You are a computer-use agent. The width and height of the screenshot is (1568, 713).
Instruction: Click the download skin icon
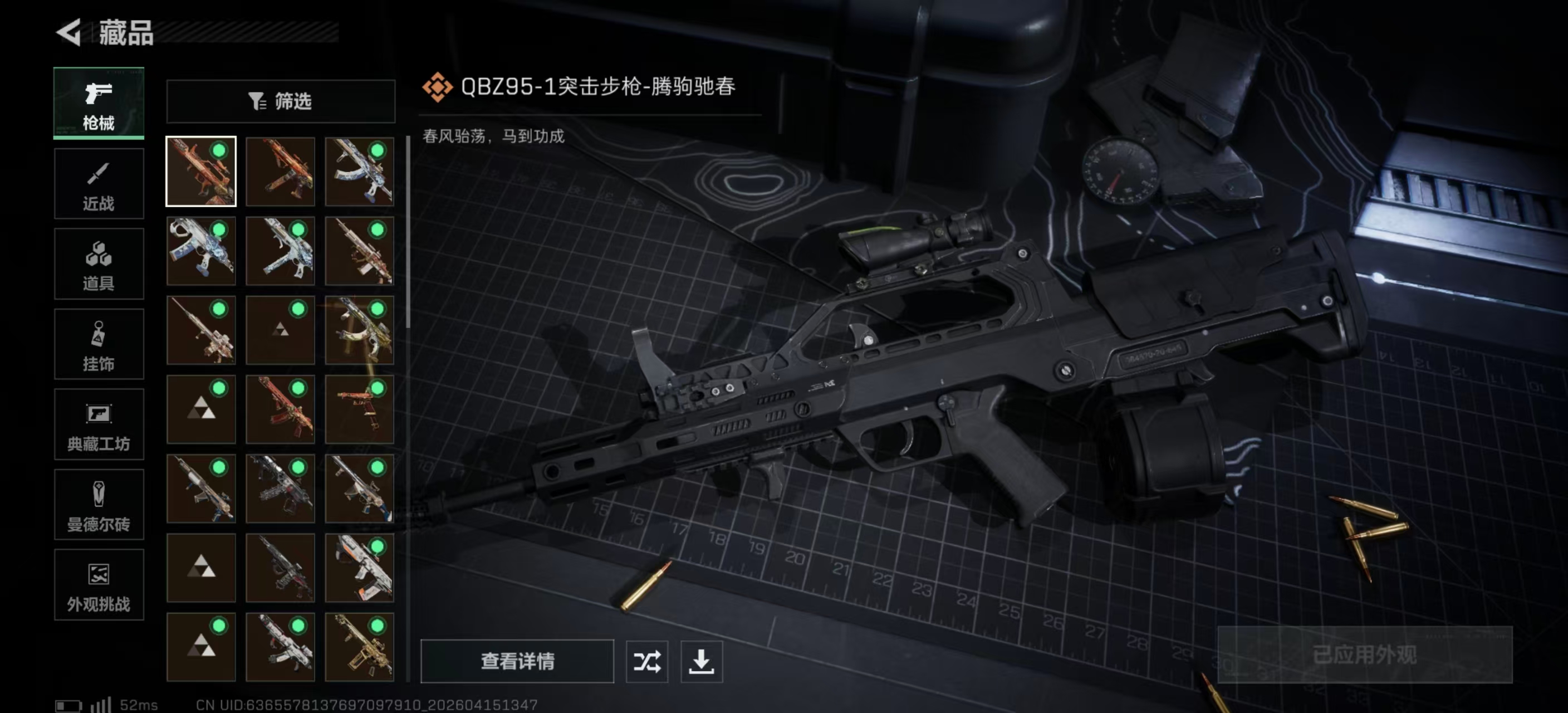tap(701, 662)
